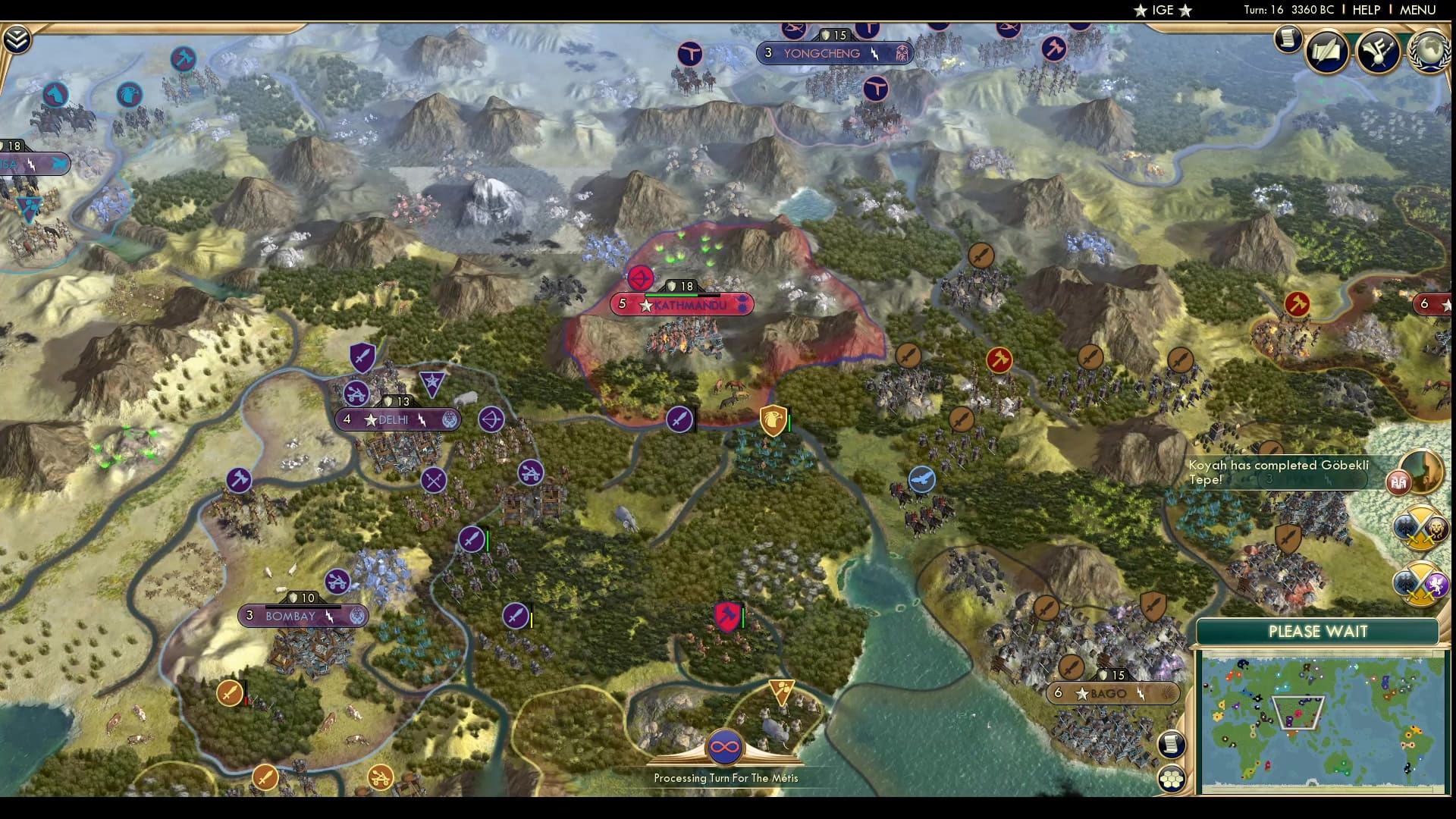This screenshot has height=819, width=1456.
Task: Open the Diplomacy globe icon
Action: (x=1431, y=50)
